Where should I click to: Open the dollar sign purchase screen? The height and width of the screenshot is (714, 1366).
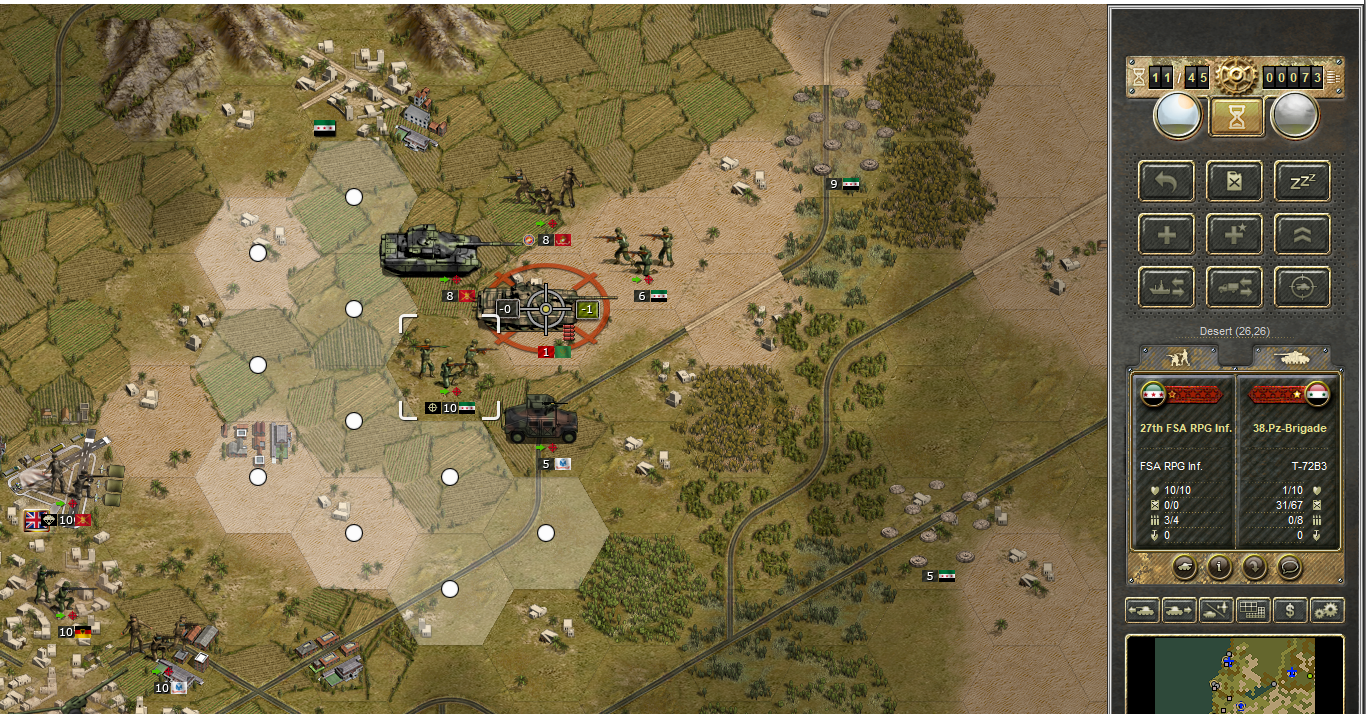tap(1290, 609)
